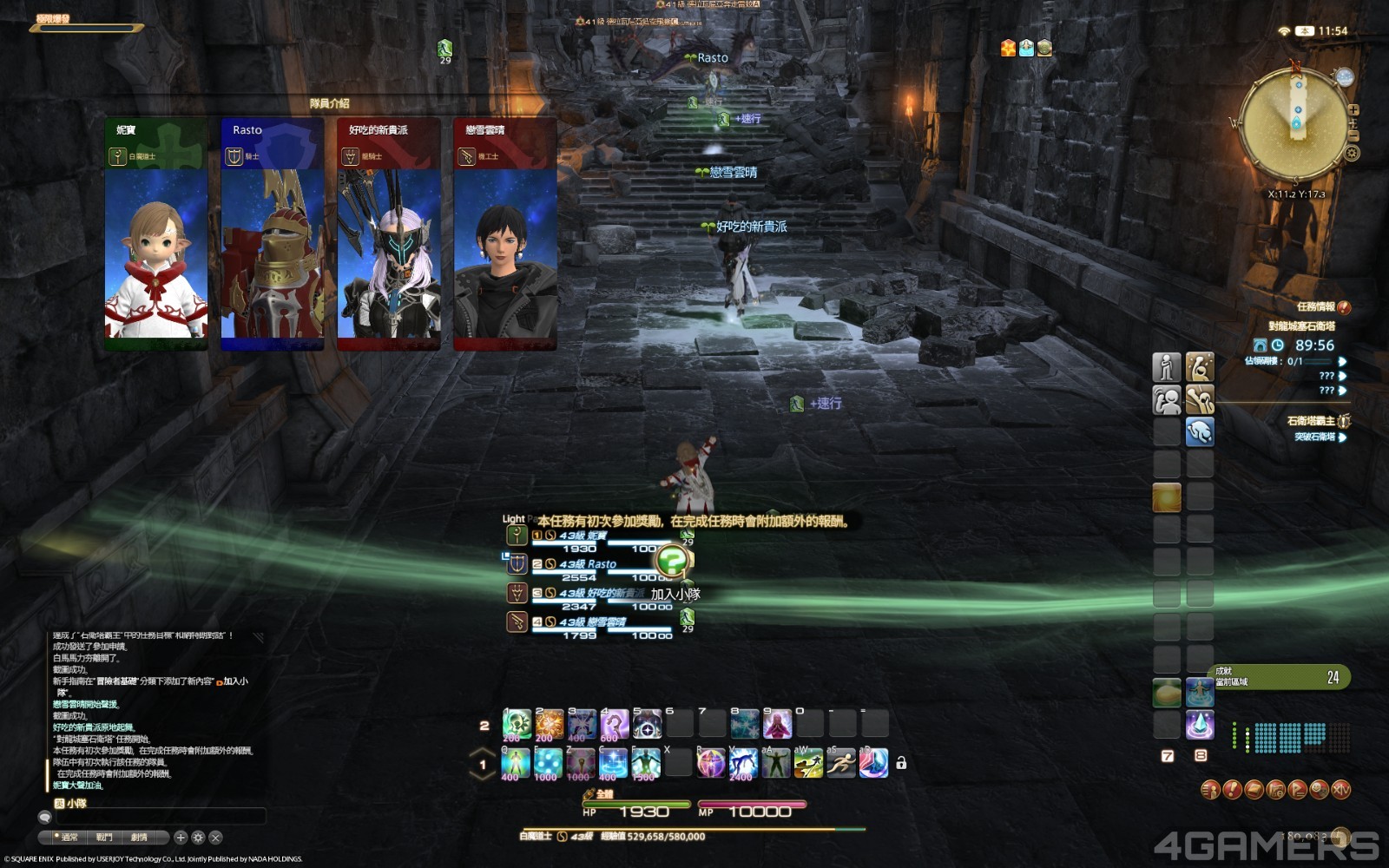Click the hotbar page-up chevron
1389x868 pixels.
tap(482, 750)
